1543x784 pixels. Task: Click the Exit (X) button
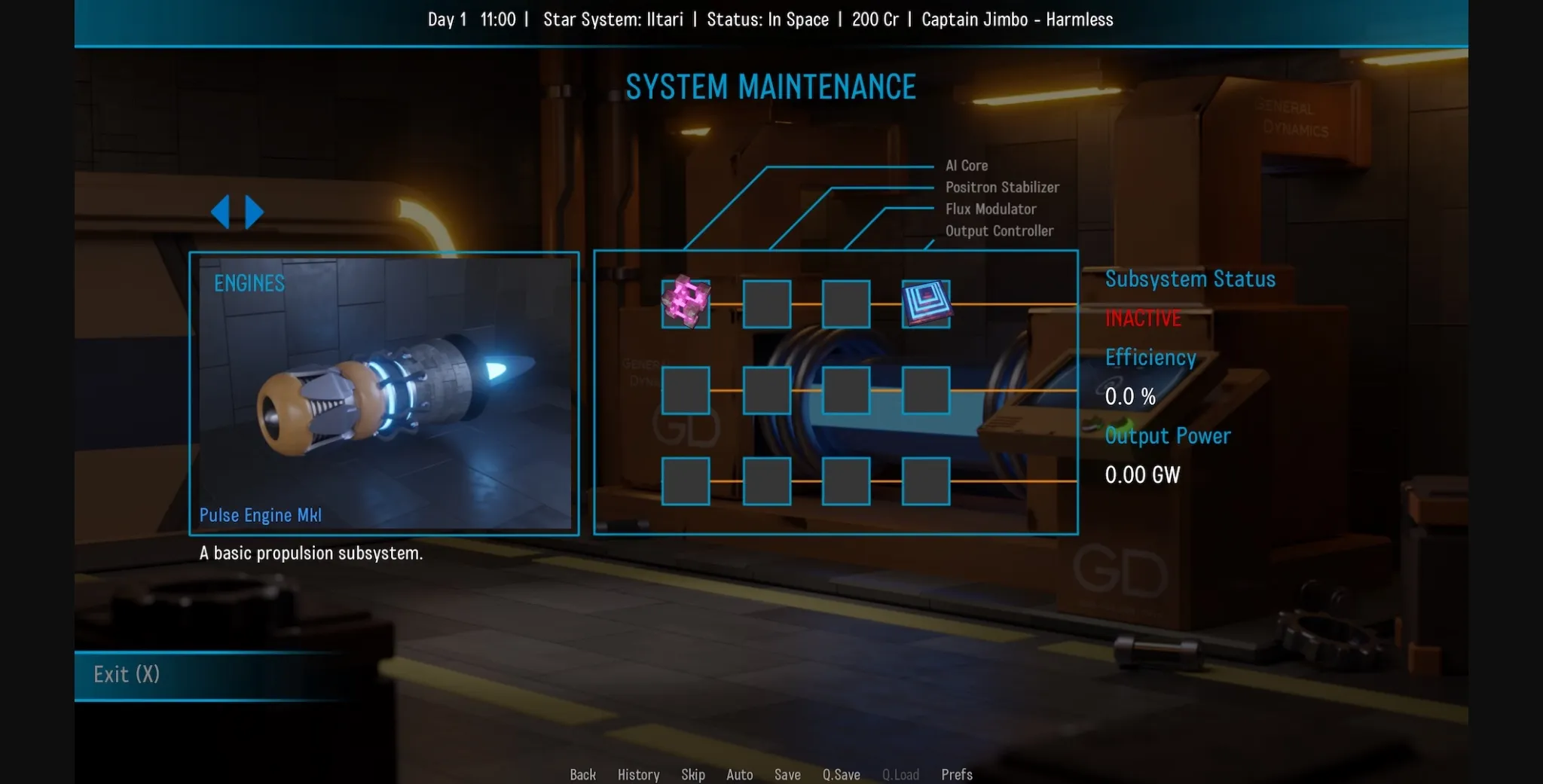(126, 675)
